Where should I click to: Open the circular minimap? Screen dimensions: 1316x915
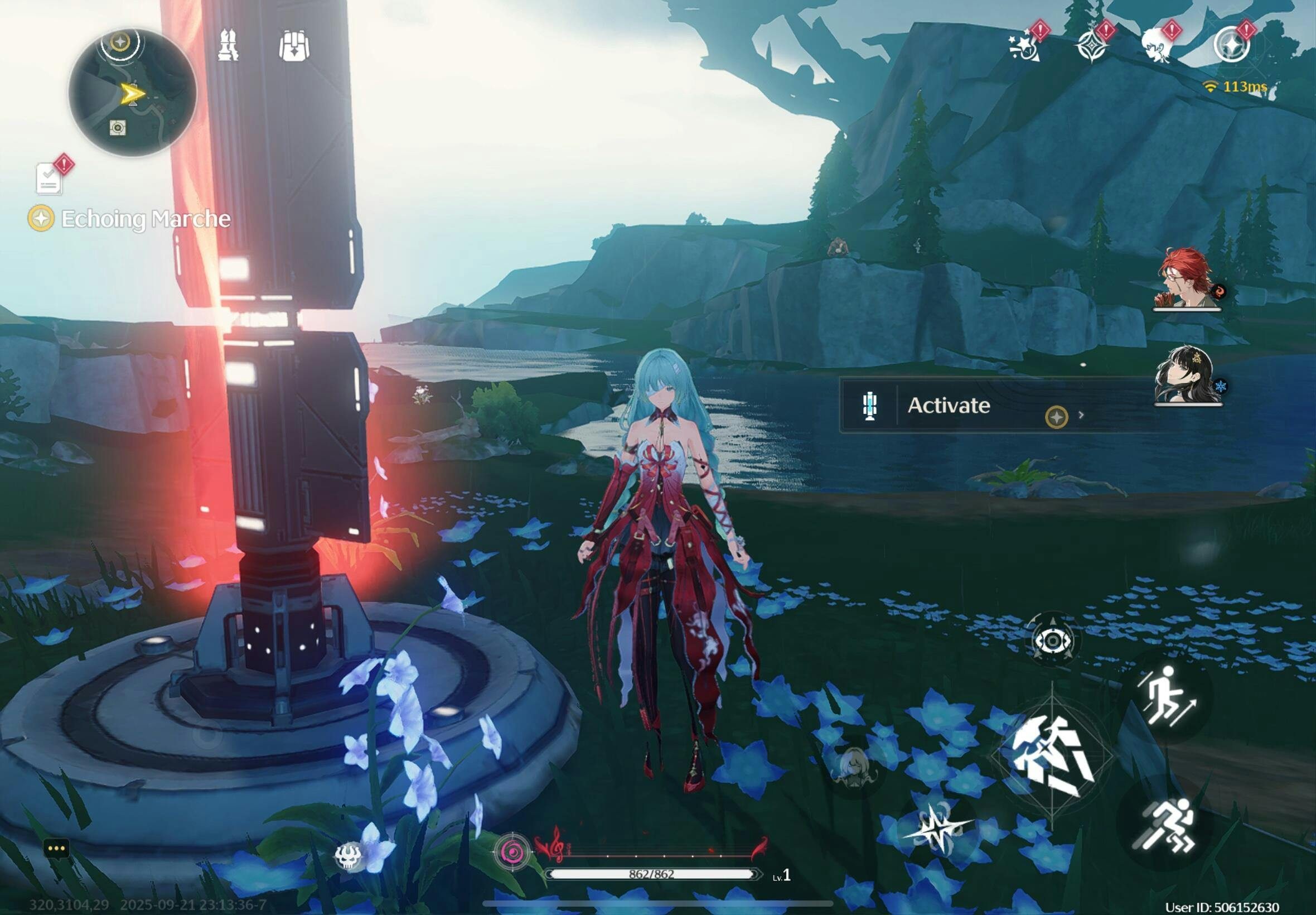pos(132,93)
